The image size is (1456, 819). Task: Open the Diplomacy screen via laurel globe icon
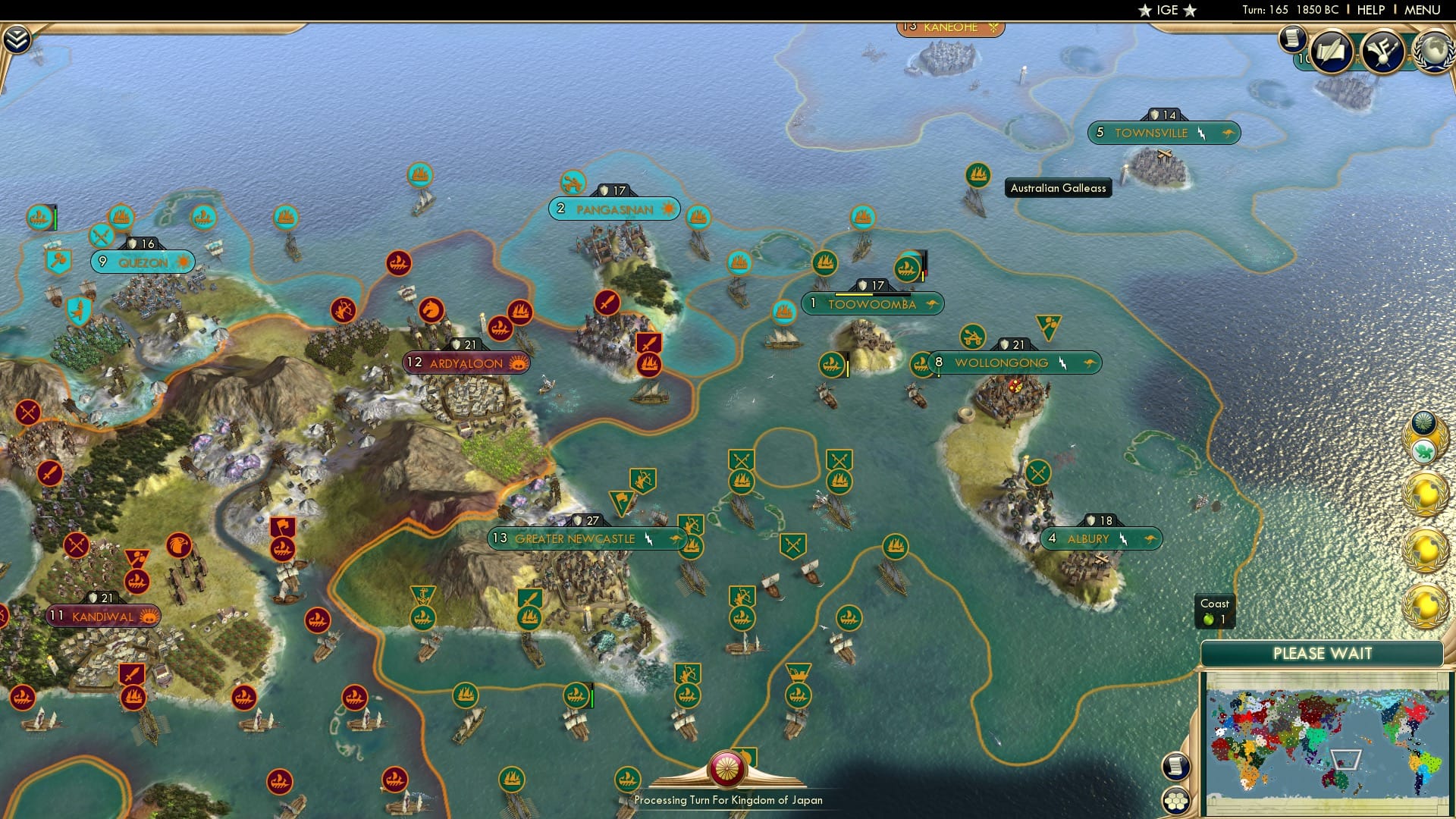click(1432, 52)
